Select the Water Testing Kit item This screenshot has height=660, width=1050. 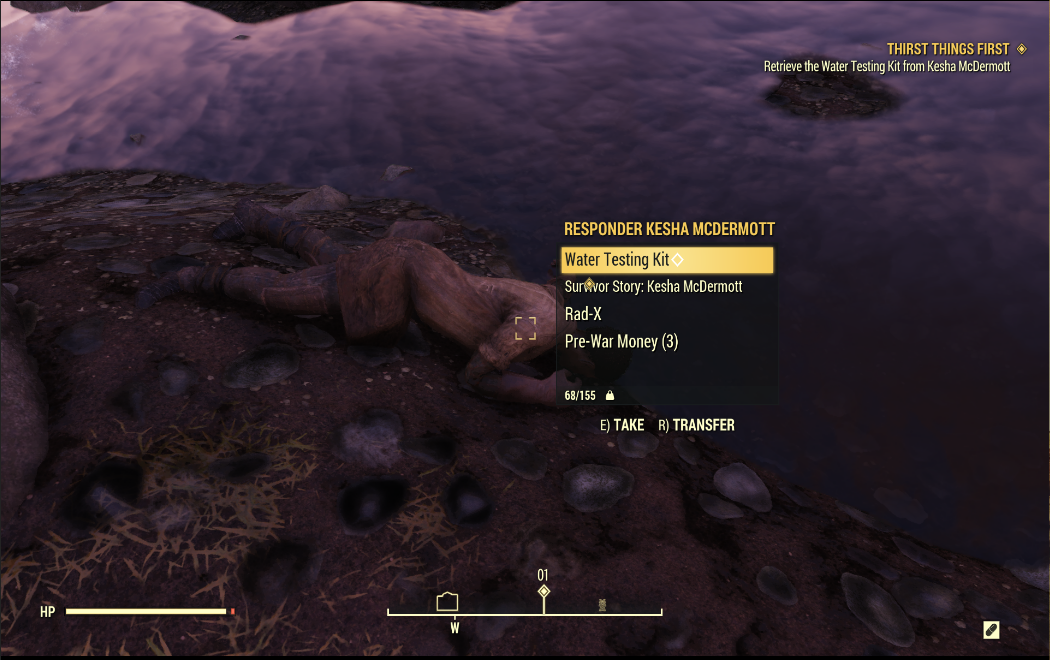click(666, 260)
